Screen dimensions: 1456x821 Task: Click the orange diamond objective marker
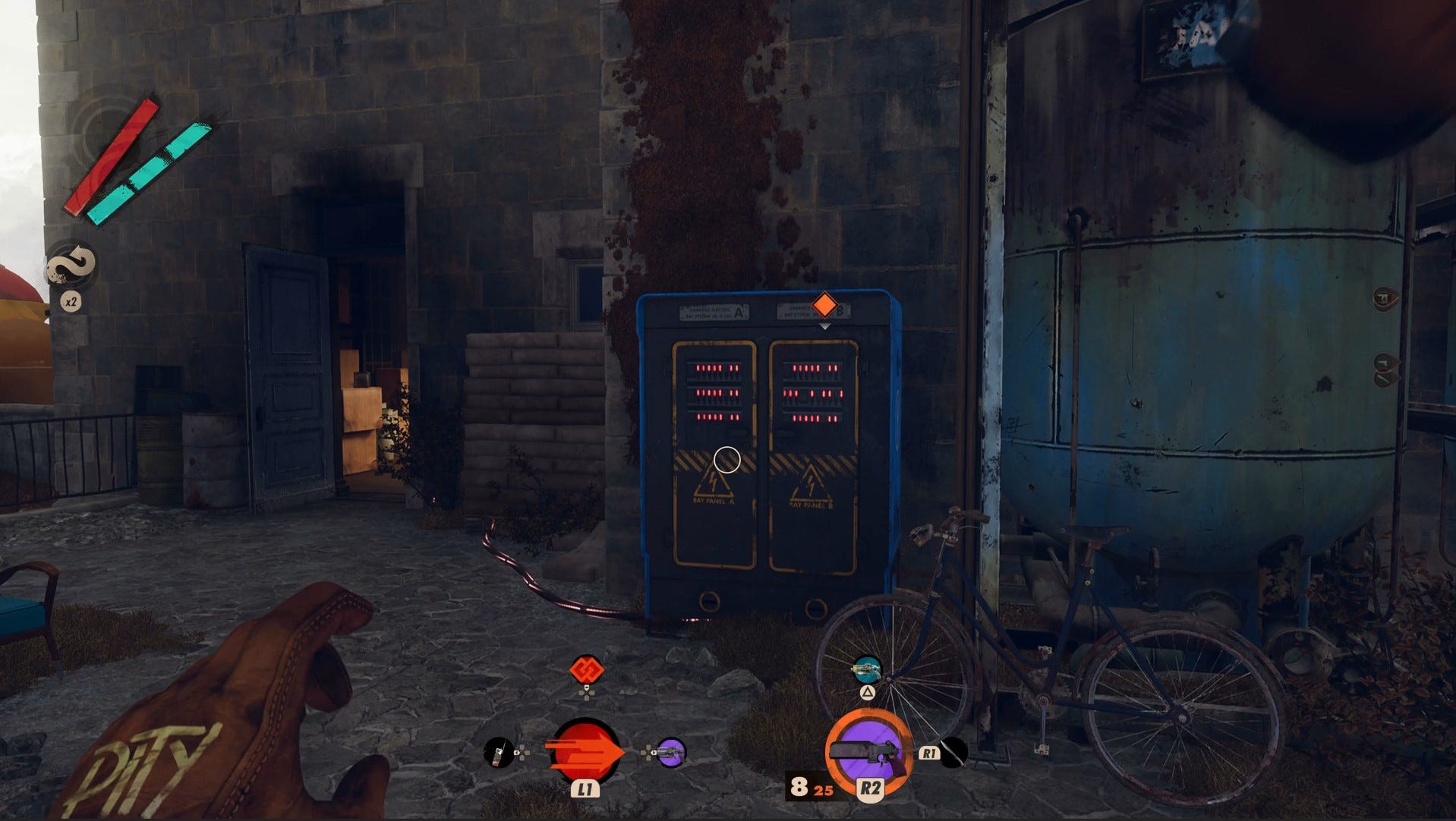pos(824,306)
